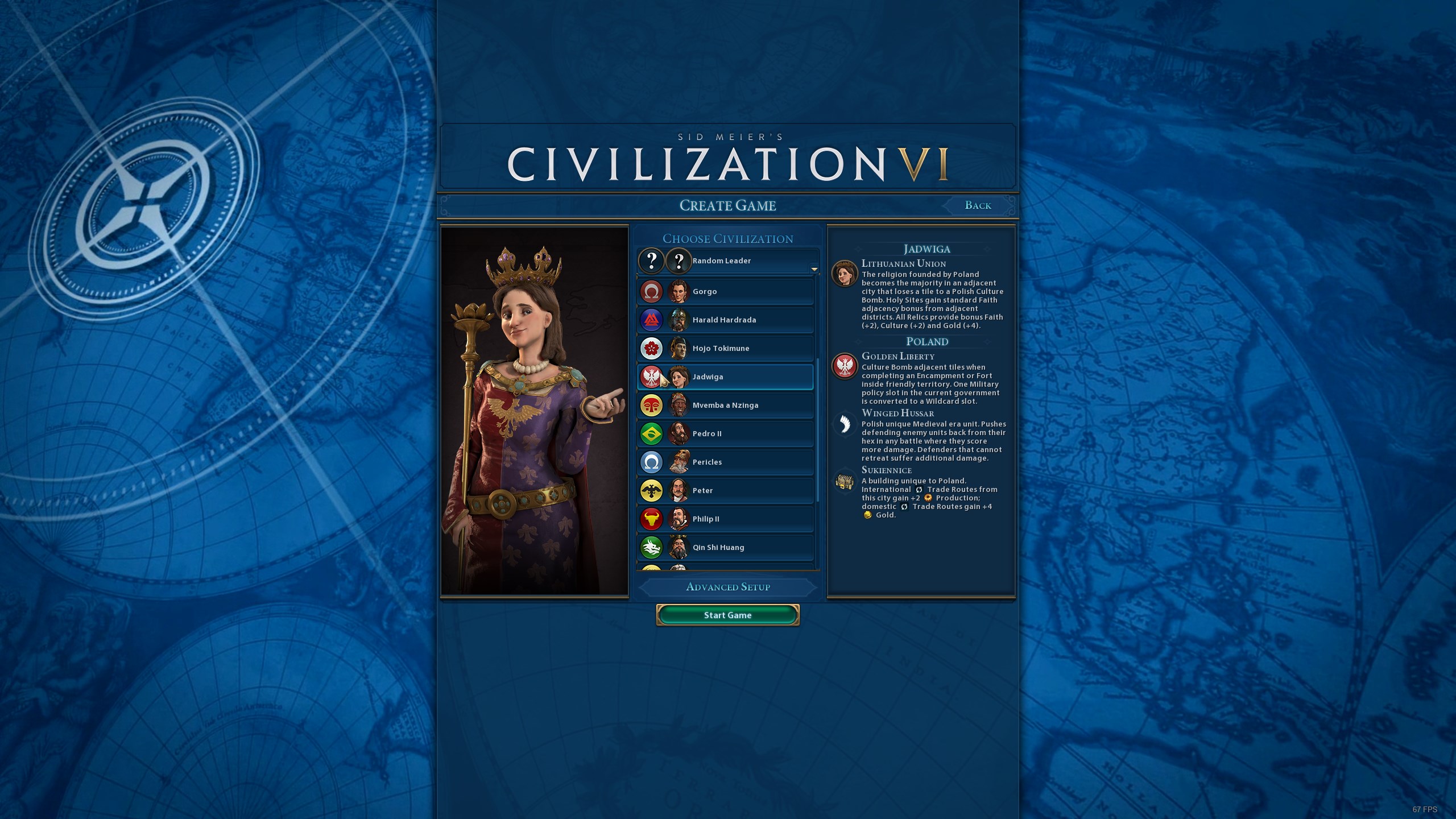This screenshot has height=819, width=1456.
Task: Choose Hojo Tokimune as leader
Action: point(725,348)
